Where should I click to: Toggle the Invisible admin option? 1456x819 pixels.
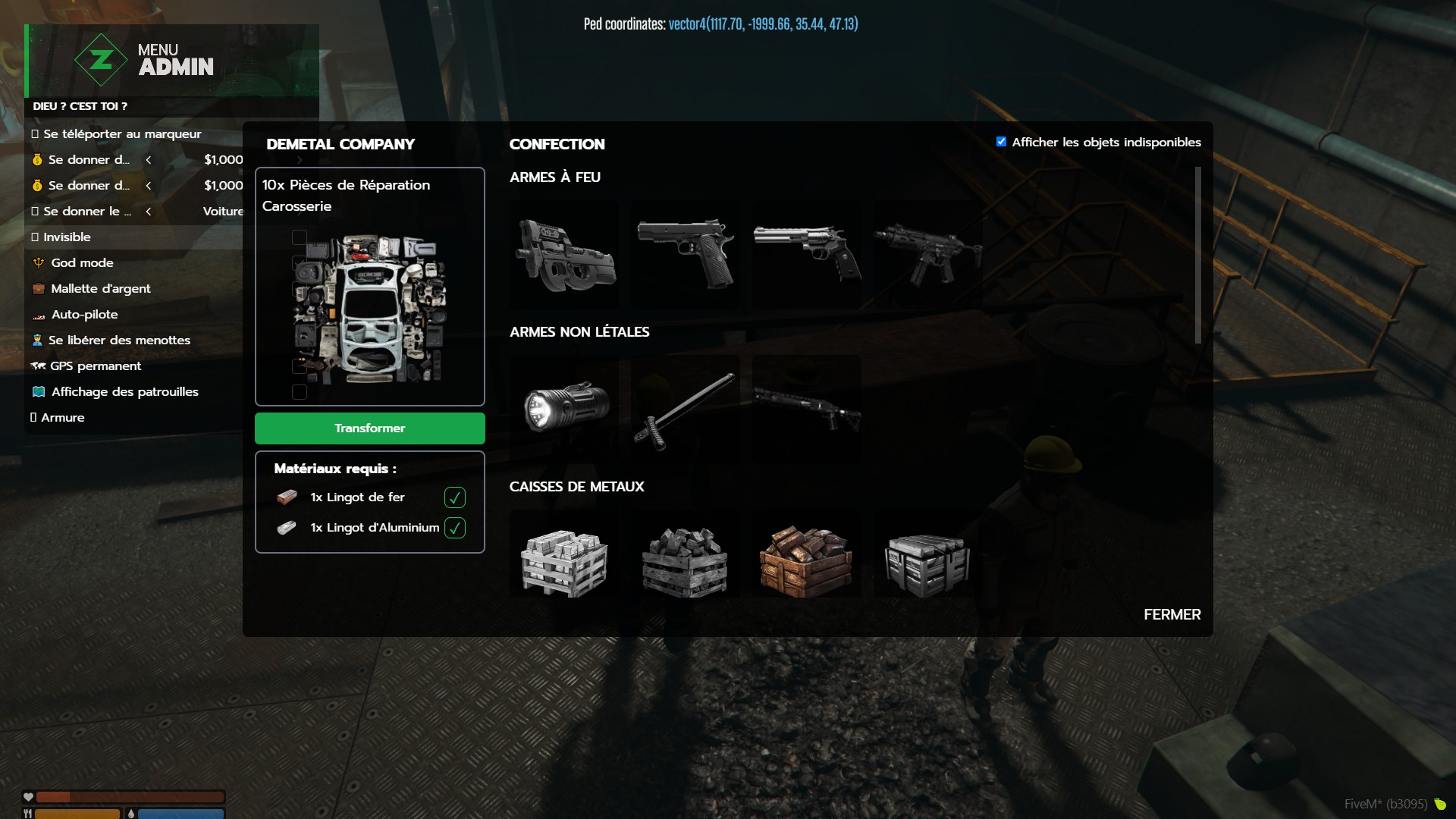coord(67,237)
